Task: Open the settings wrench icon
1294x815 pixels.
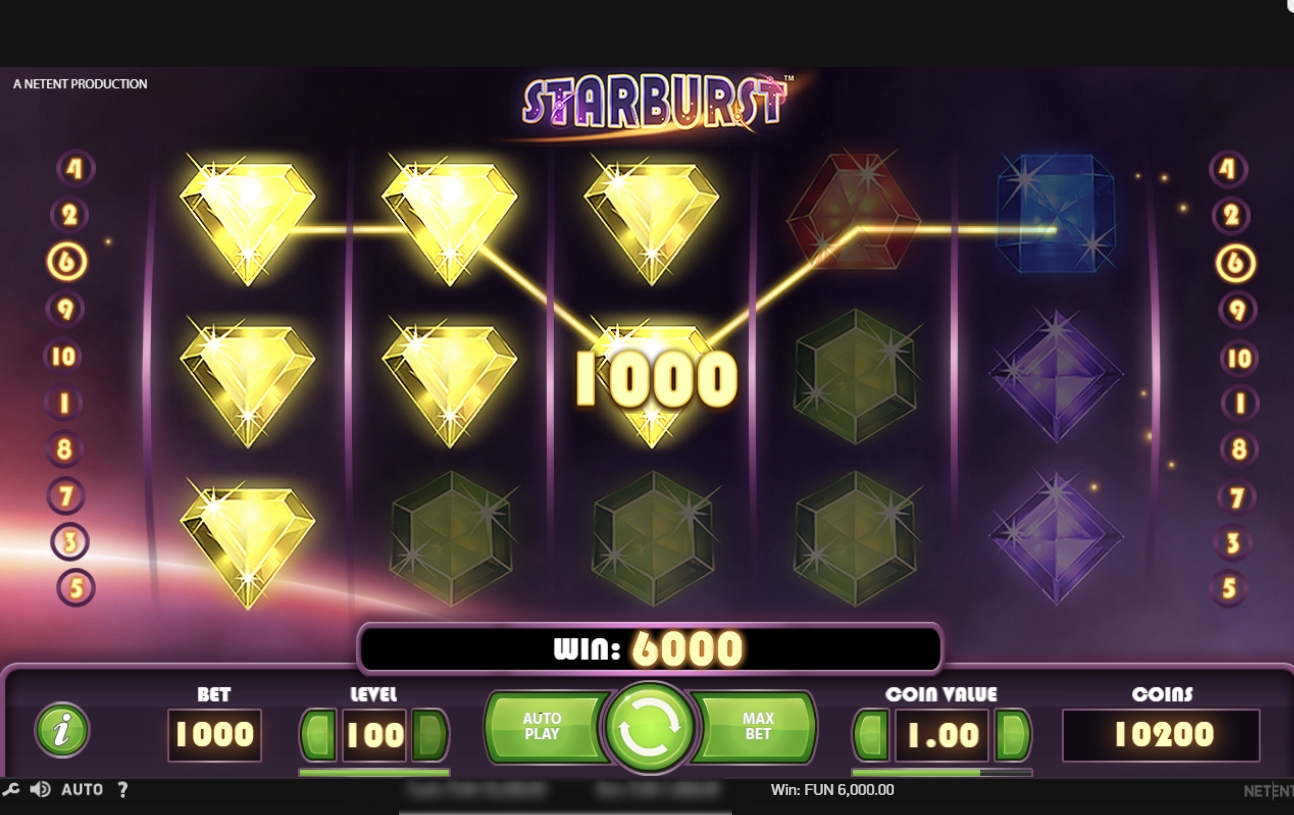Action: [11, 789]
